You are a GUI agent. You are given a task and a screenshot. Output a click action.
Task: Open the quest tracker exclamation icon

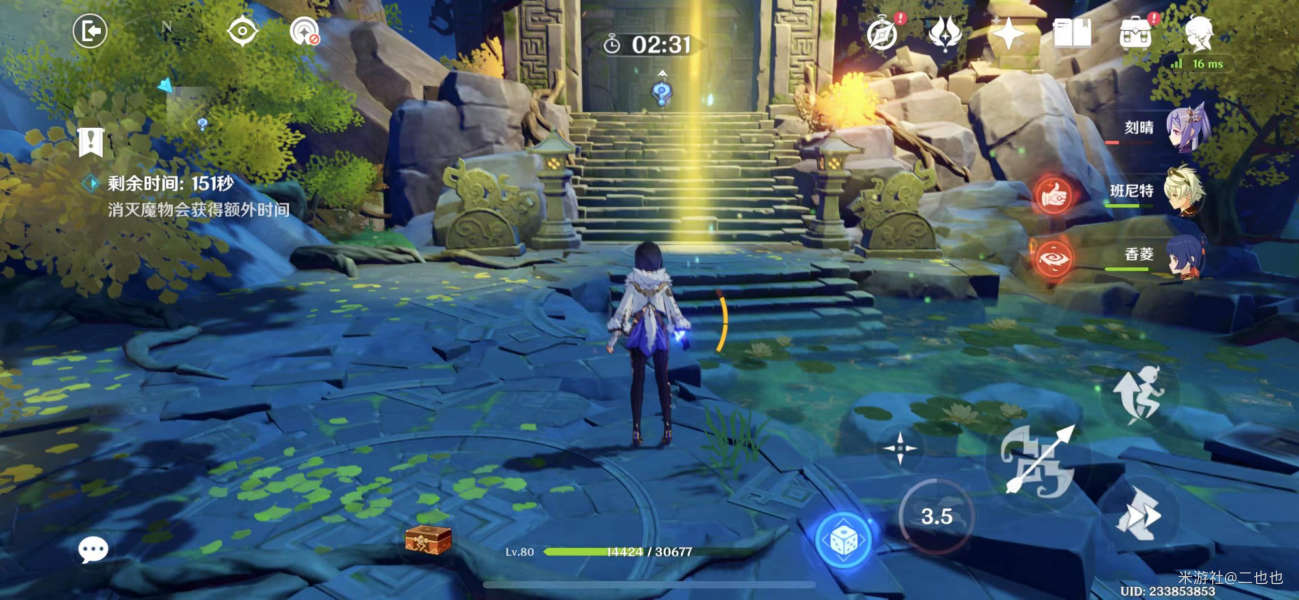tap(91, 142)
